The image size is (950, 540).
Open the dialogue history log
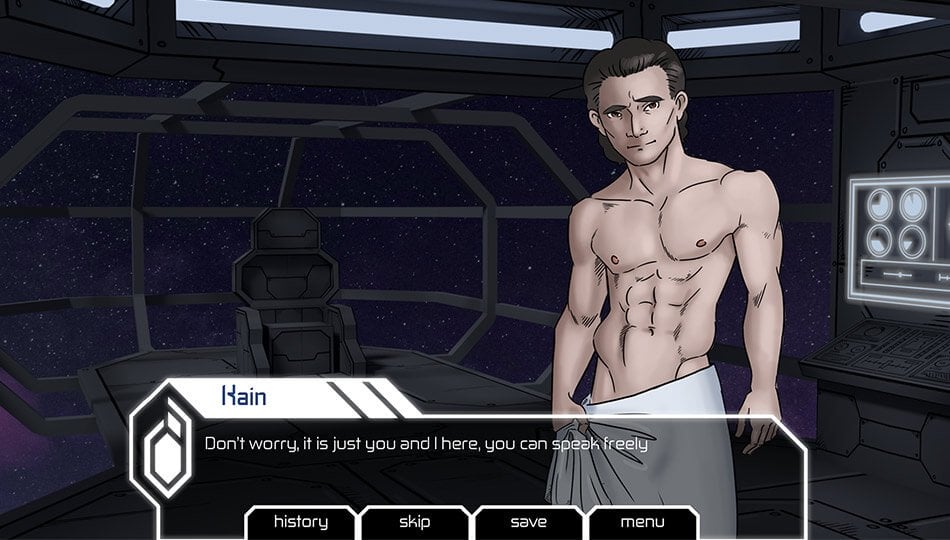click(x=300, y=522)
